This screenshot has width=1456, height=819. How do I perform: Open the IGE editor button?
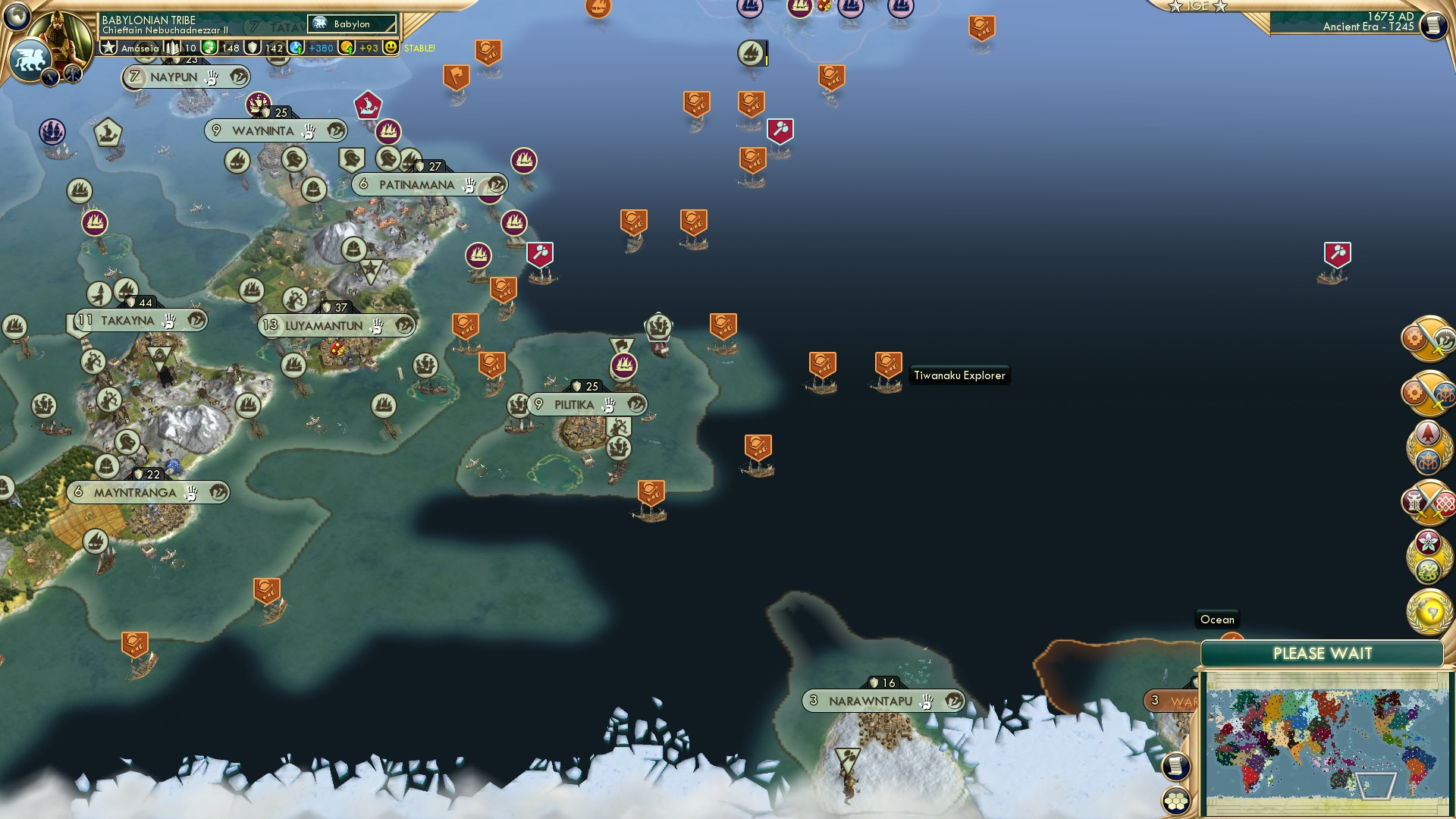coord(1197,6)
